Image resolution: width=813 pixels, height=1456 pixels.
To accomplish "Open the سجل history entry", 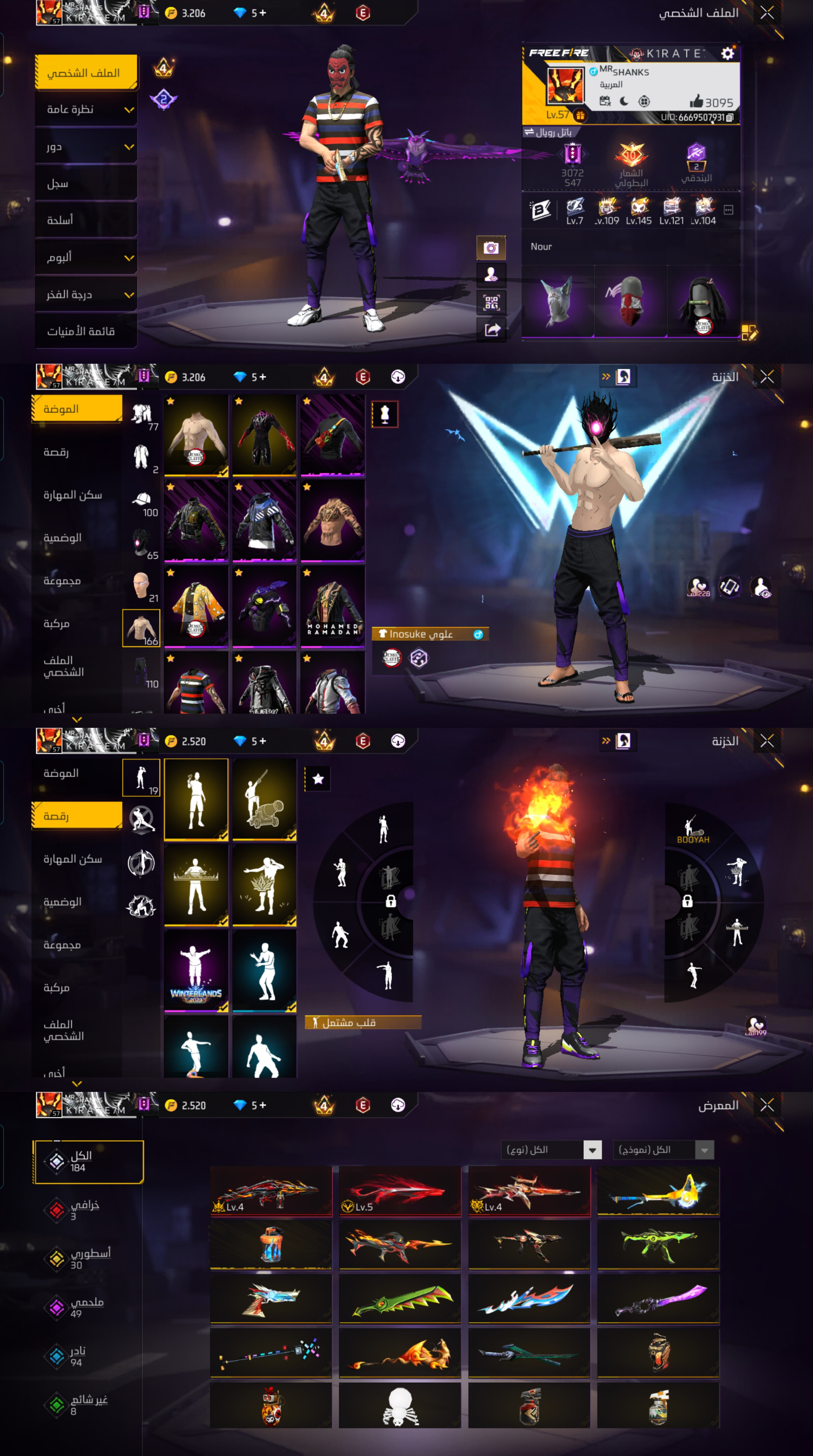I will (x=86, y=184).
